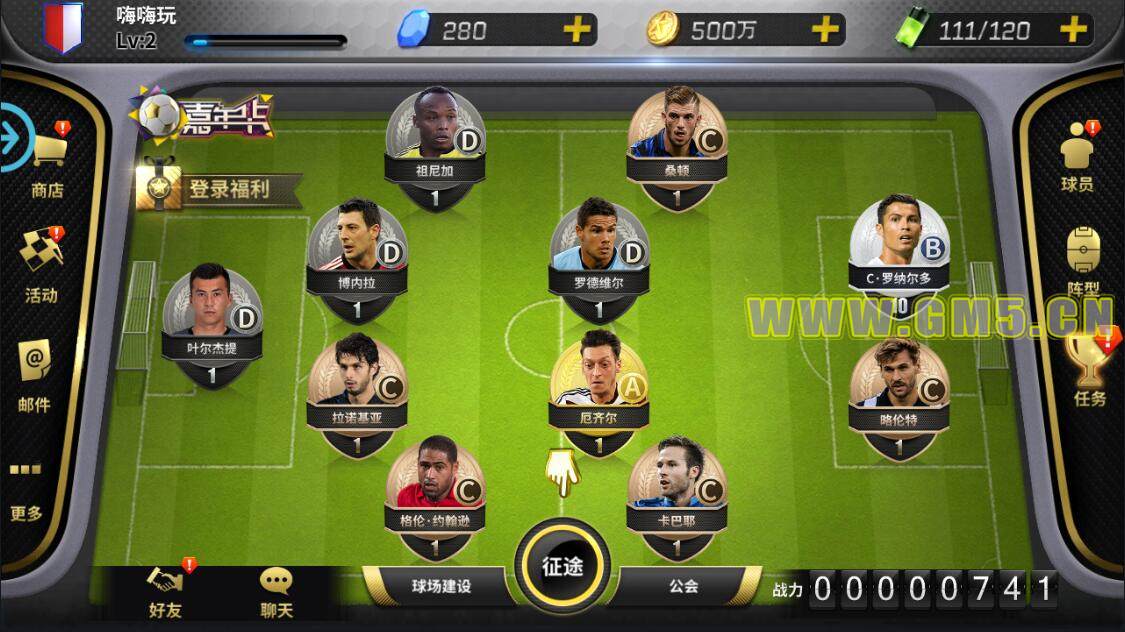Add more blue diamonds with plus
Image resolution: width=1125 pixels, height=632 pixels.
click(x=576, y=30)
